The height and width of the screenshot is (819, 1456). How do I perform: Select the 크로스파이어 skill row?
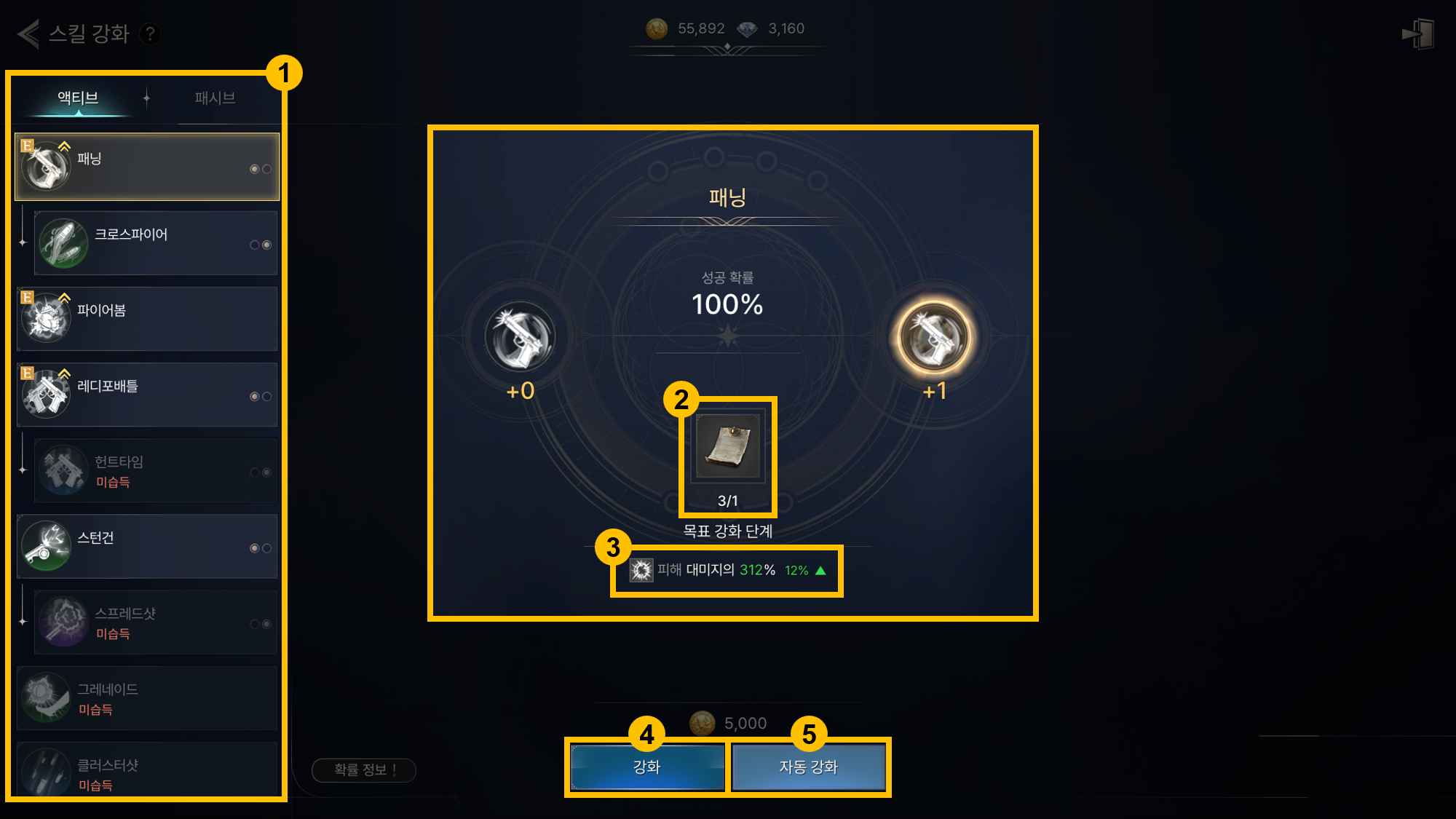pyautogui.click(x=156, y=243)
